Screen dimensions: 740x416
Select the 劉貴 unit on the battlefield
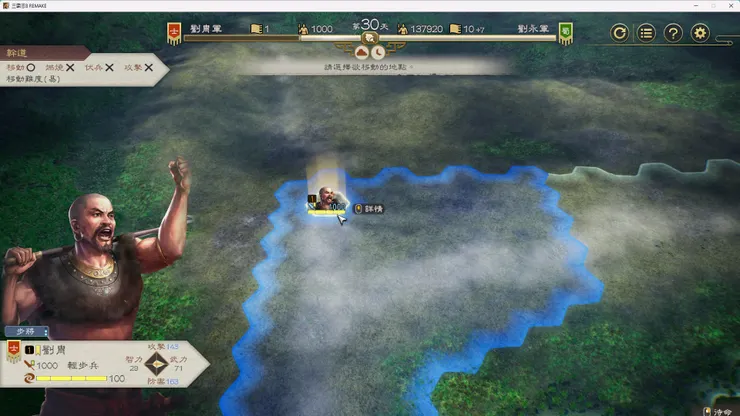coord(327,199)
